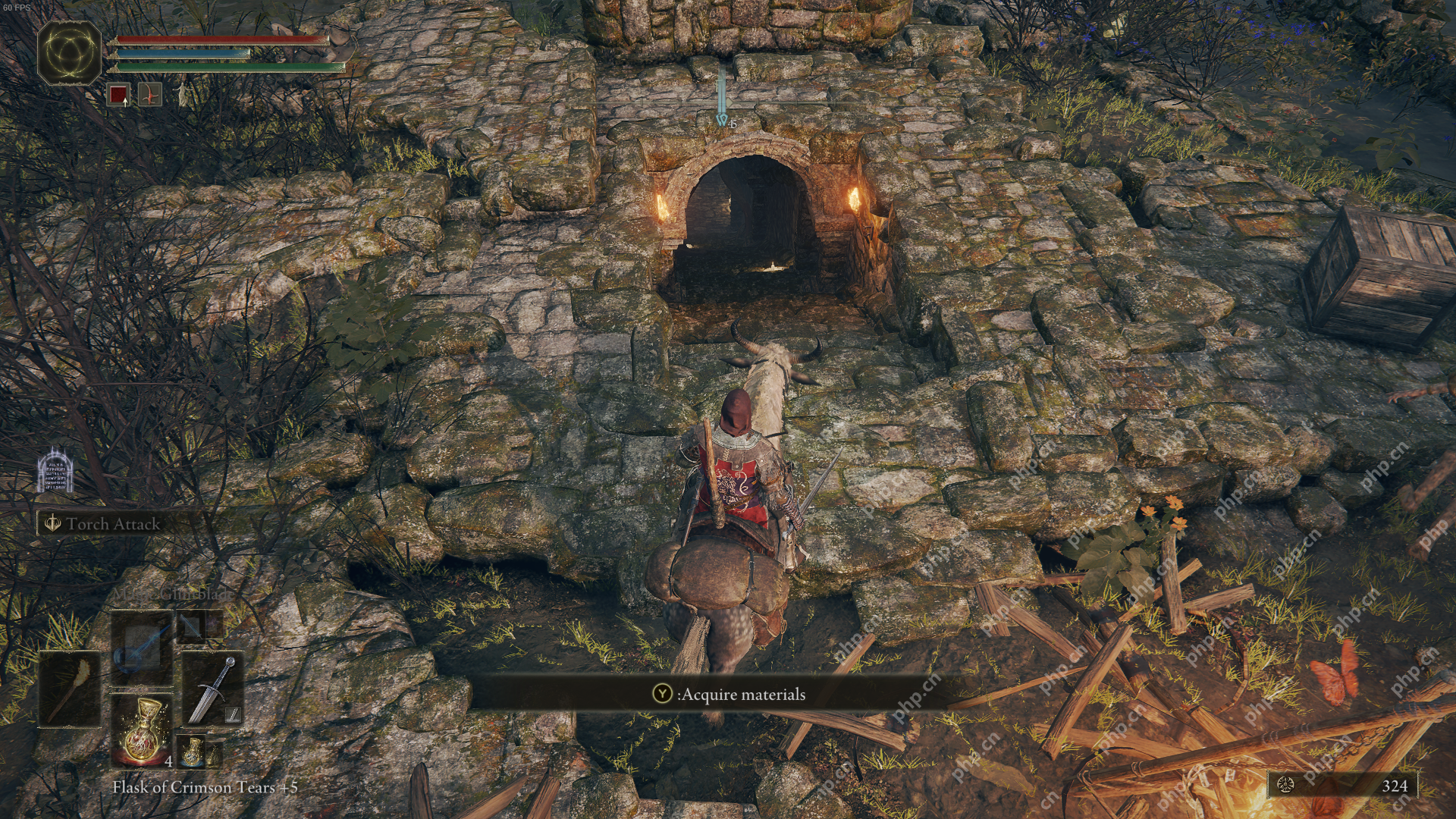Click the Flask of Crimson Tears item icon
Screen dimensions: 1456x819
tap(142, 730)
